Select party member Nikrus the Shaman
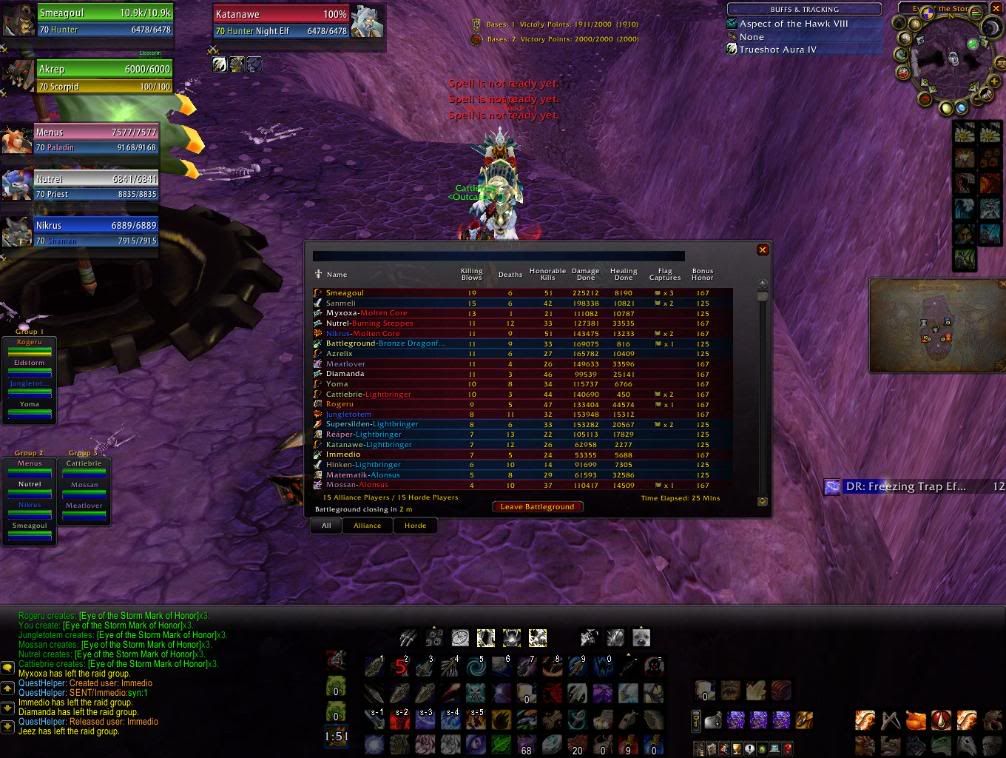The width and height of the screenshot is (1006, 758). tap(95, 232)
